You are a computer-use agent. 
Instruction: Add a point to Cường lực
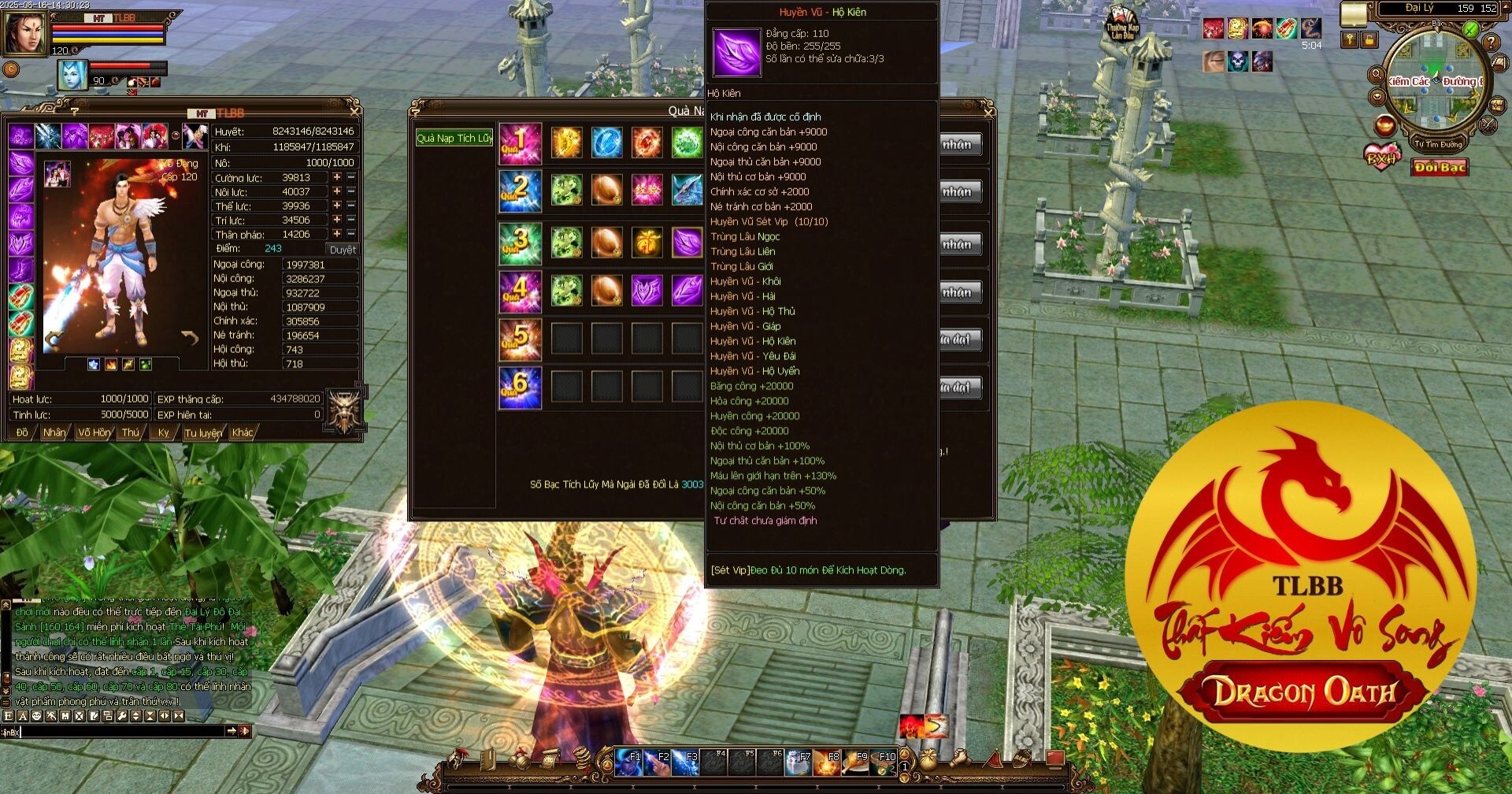[337, 178]
